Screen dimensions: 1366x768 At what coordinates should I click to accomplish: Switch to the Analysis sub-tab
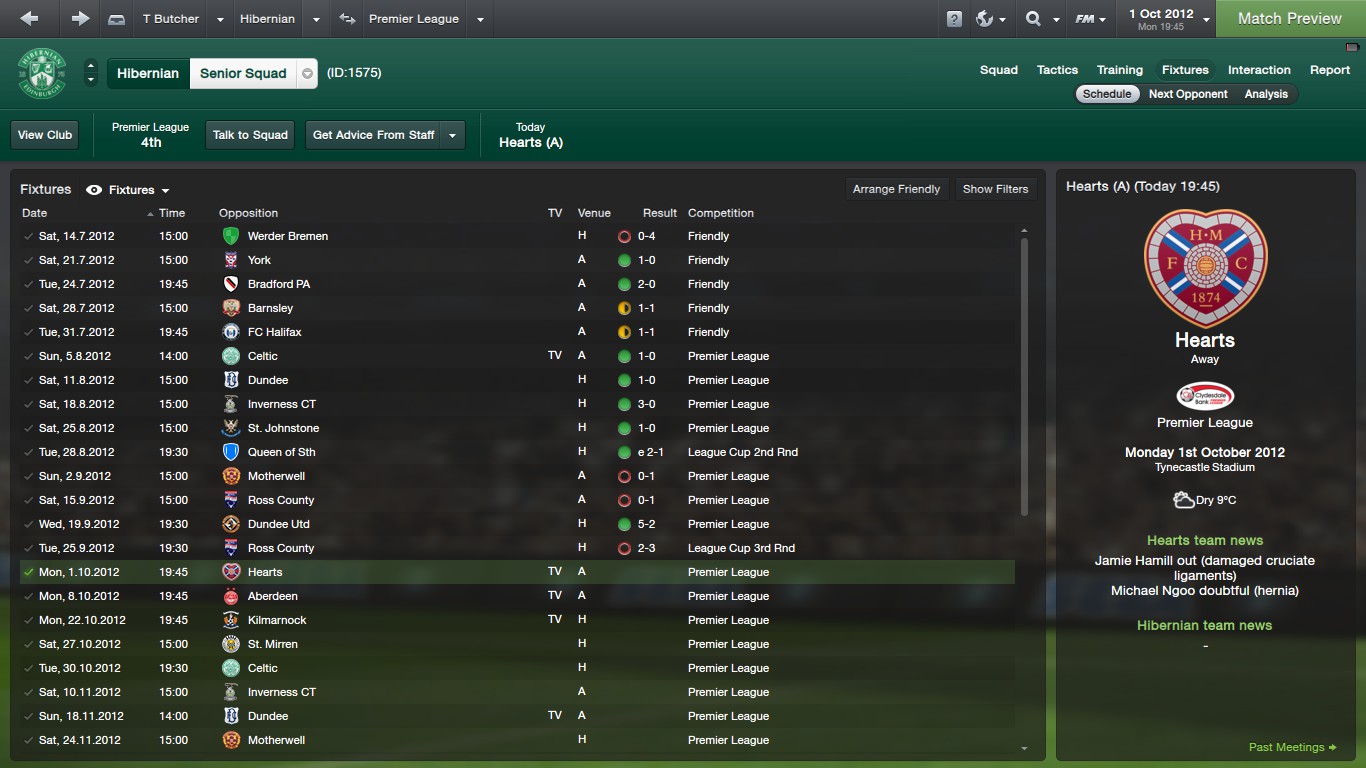click(x=1266, y=94)
